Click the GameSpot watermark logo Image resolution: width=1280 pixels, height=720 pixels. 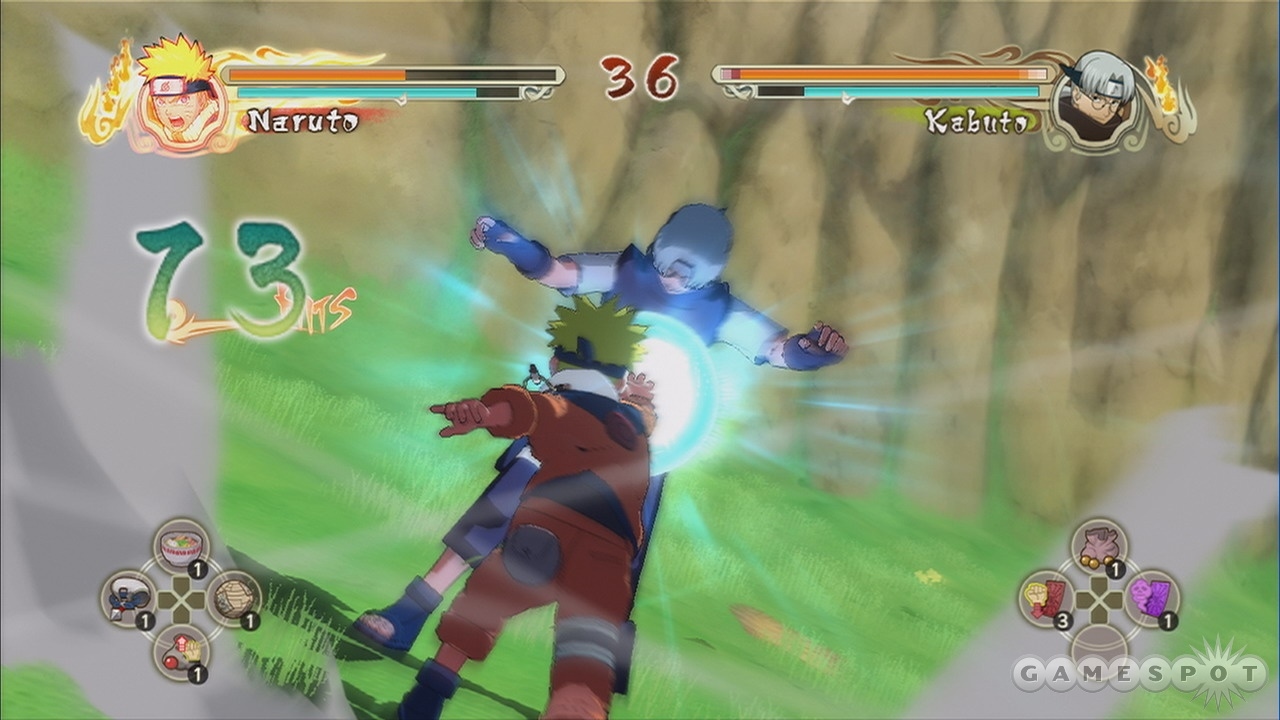tap(1140, 673)
